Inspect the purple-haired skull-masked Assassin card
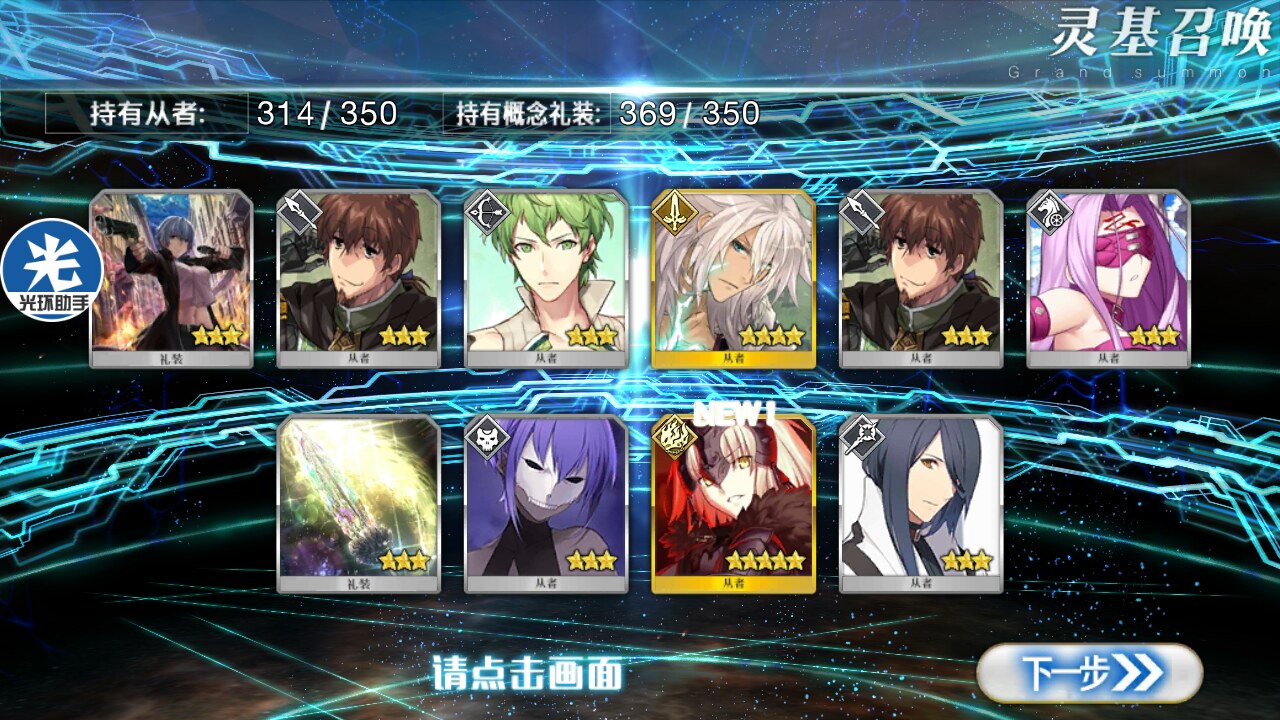The height and width of the screenshot is (720, 1280). pyautogui.click(x=546, y=503)
